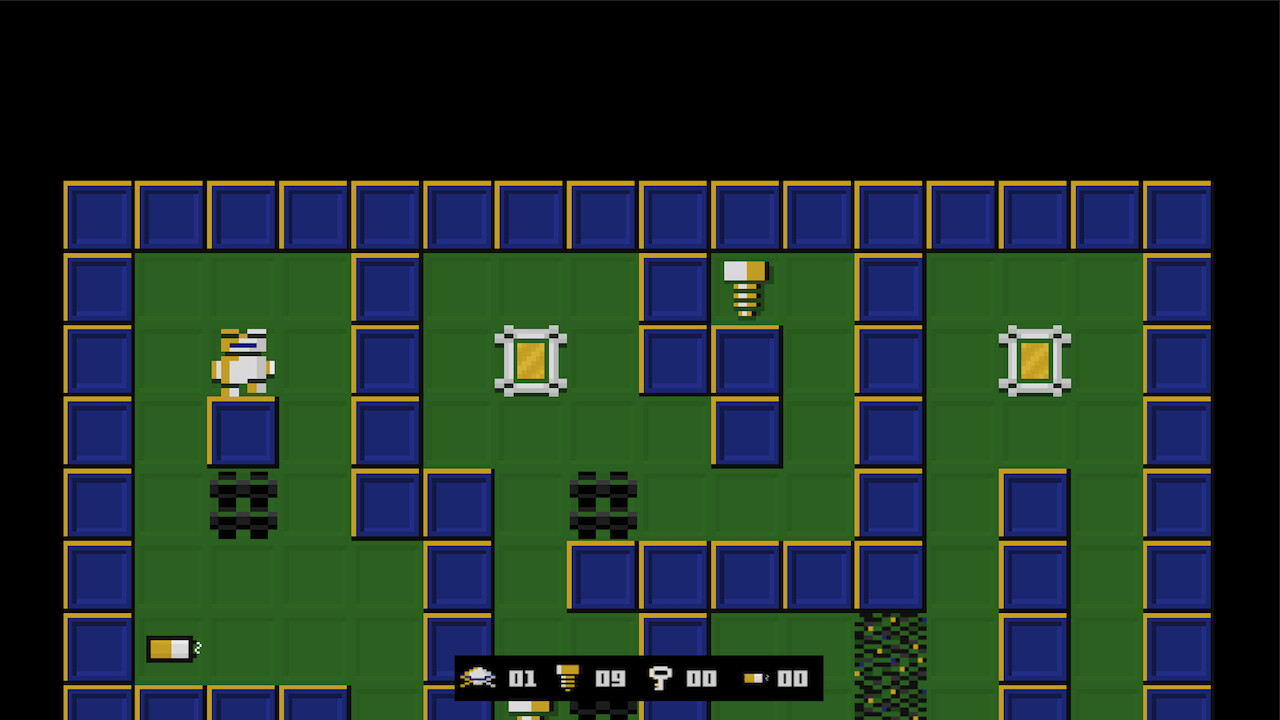Click the blue wall block below Robbo

[243, 432]
